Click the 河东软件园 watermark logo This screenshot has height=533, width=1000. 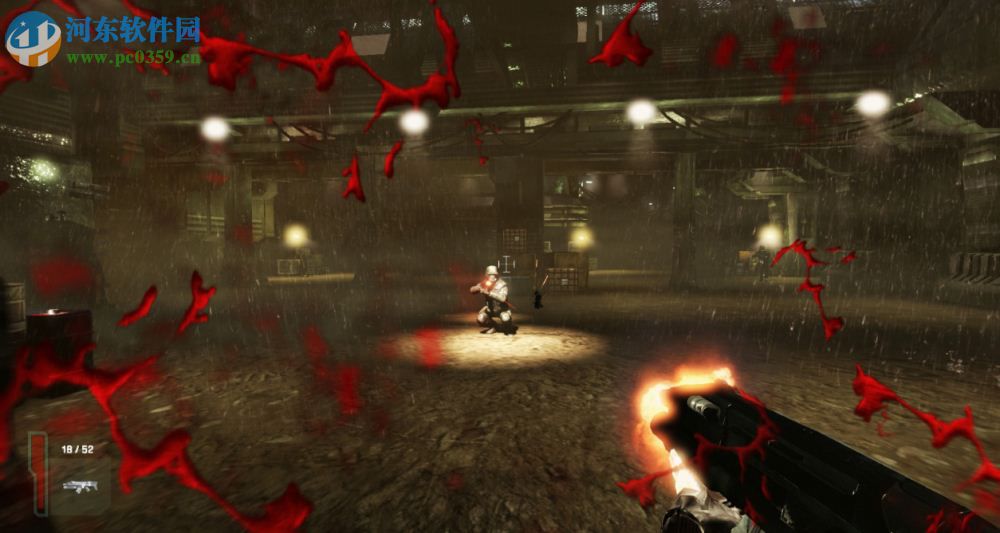pyautogui.click(x=33, y=39)
